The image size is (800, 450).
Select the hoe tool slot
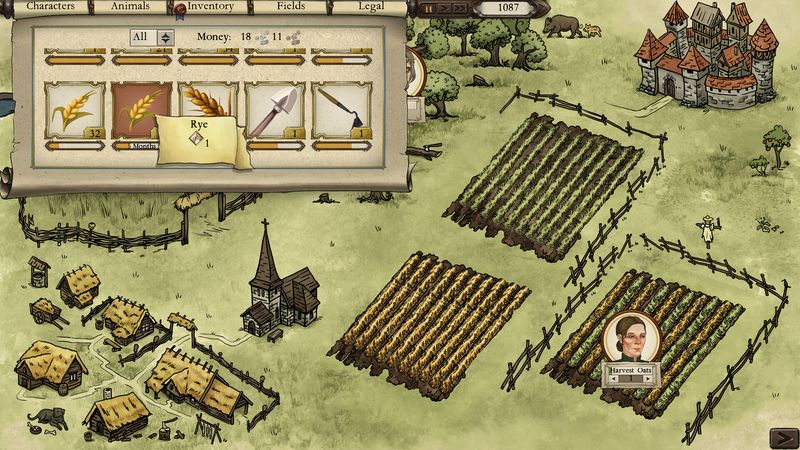(x=343, y=110)
